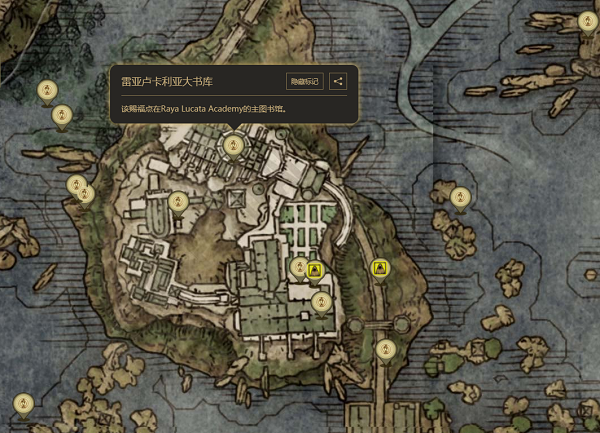This screenshot has height=433, width=600.
Task: Select the yellow hooded marker on the east road
Action: click(x=380, y=268)
